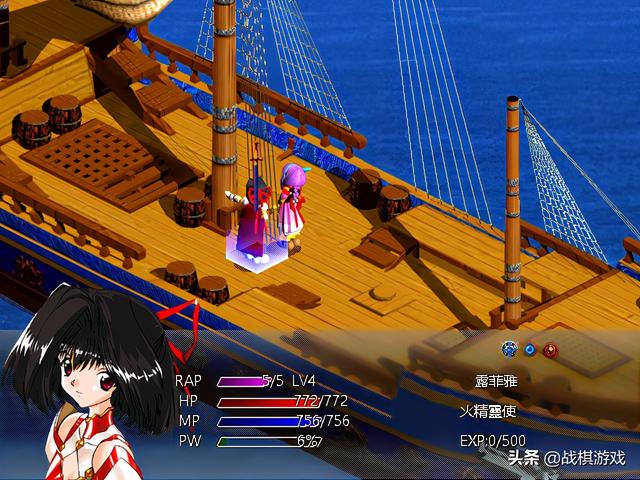Select the blue-white crystal orb icon

pos(509,350)
